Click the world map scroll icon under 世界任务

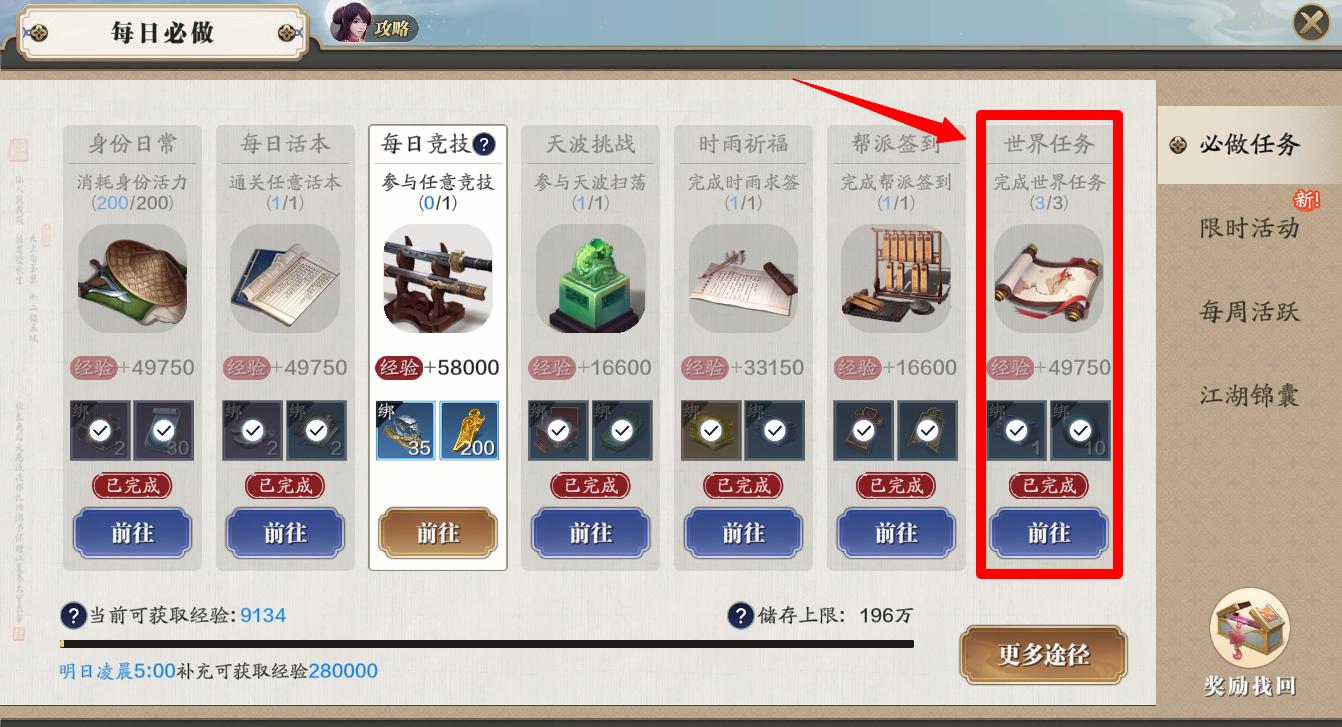point(1047,280)
